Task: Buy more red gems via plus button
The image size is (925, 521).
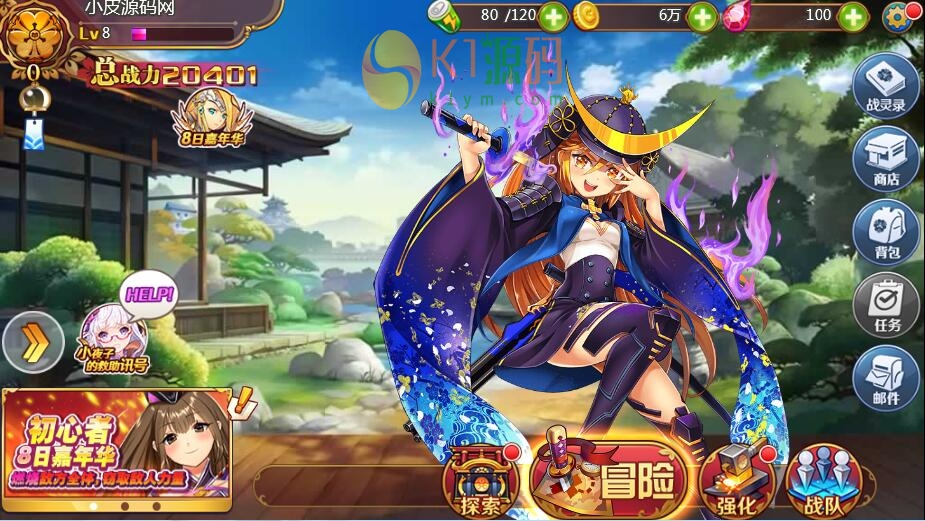Action: 852,16
